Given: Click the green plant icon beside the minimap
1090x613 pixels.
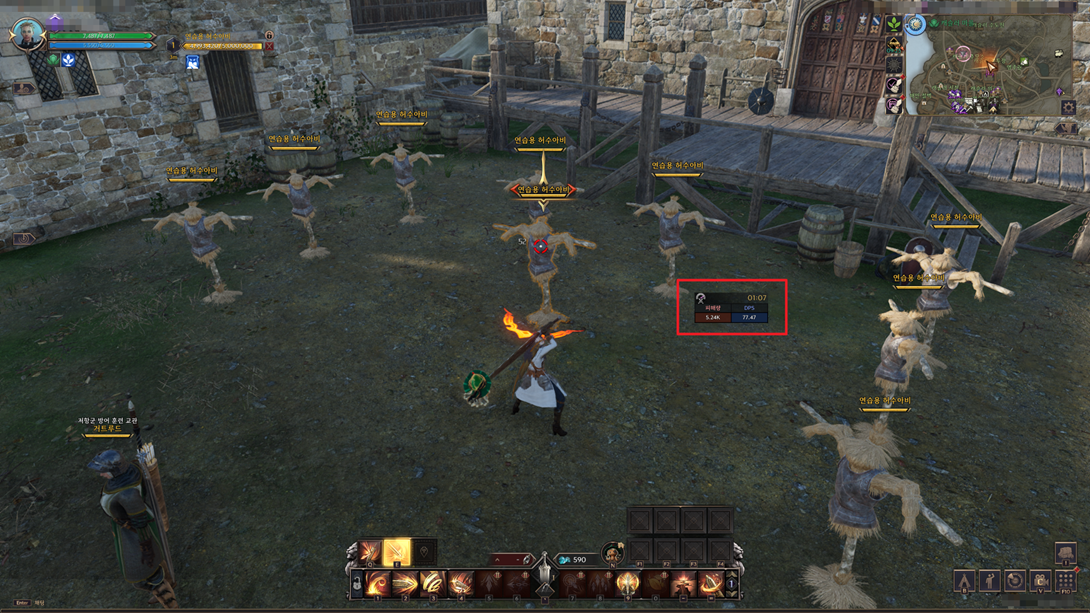Looking at the screenshot, I should click(x=893, y=23).
